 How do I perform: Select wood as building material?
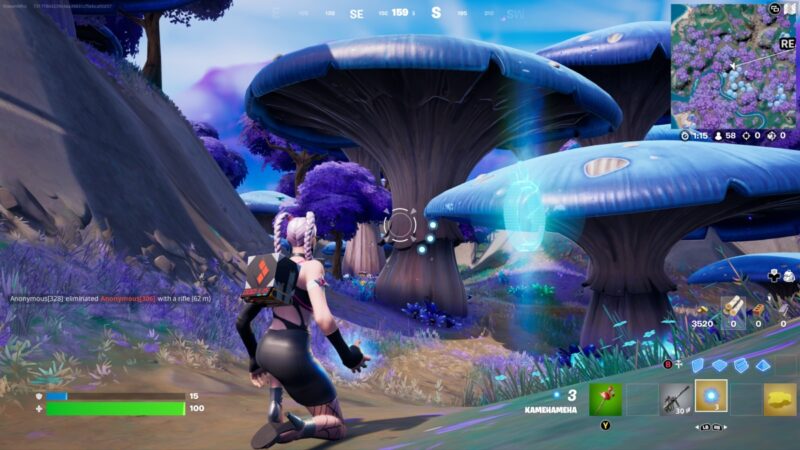coord(732,309)
